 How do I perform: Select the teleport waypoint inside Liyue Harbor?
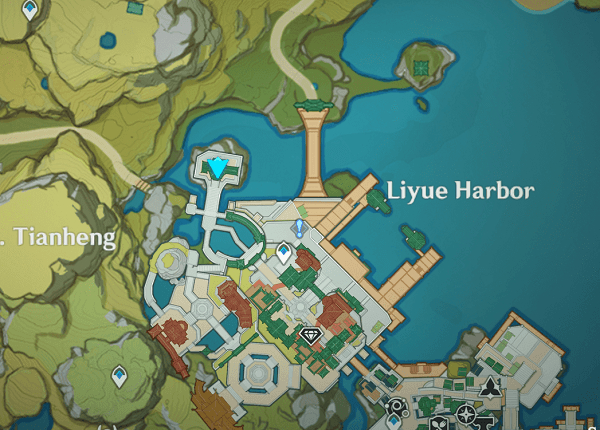click(284, 253)
